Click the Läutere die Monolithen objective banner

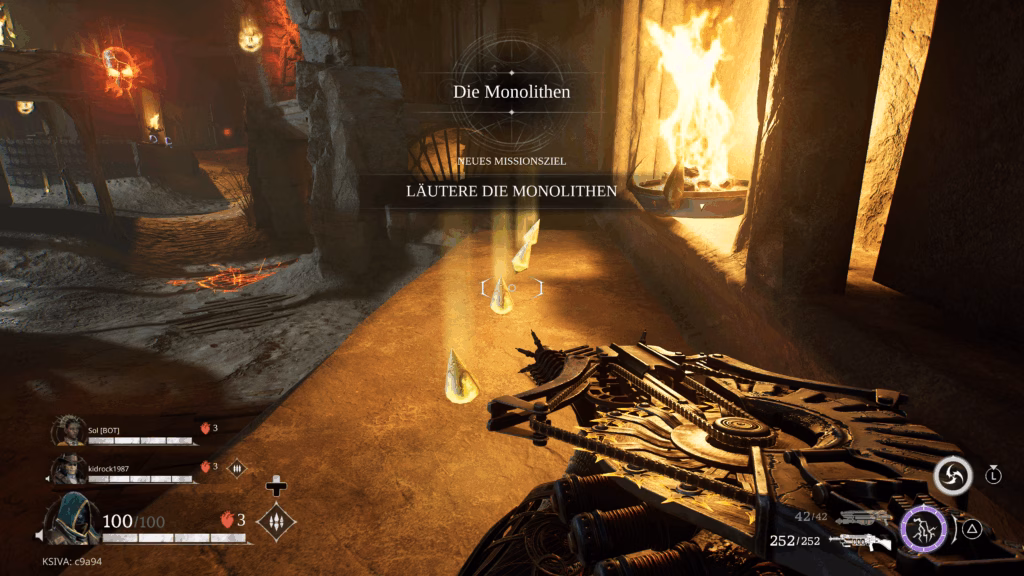point(511,190)
